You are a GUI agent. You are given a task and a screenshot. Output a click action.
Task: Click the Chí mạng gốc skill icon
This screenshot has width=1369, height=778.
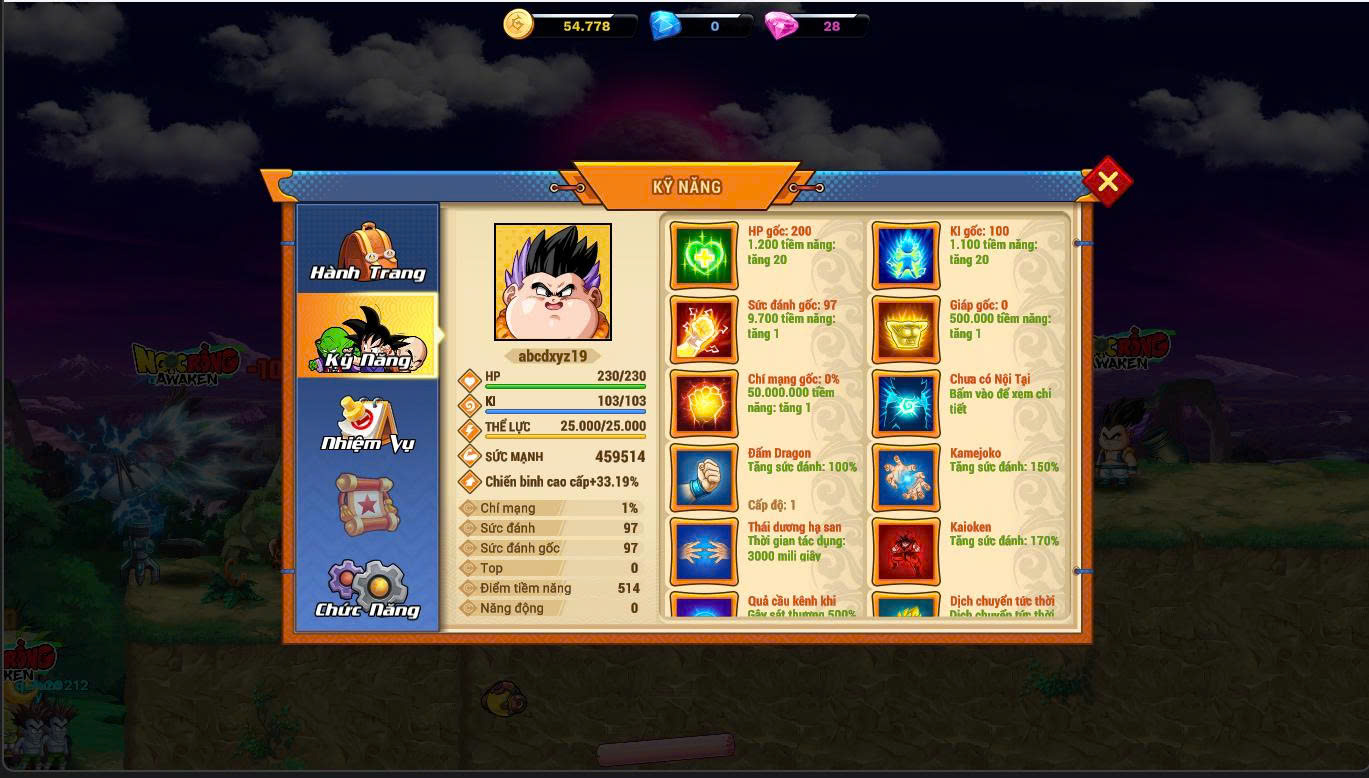(704, 403)
